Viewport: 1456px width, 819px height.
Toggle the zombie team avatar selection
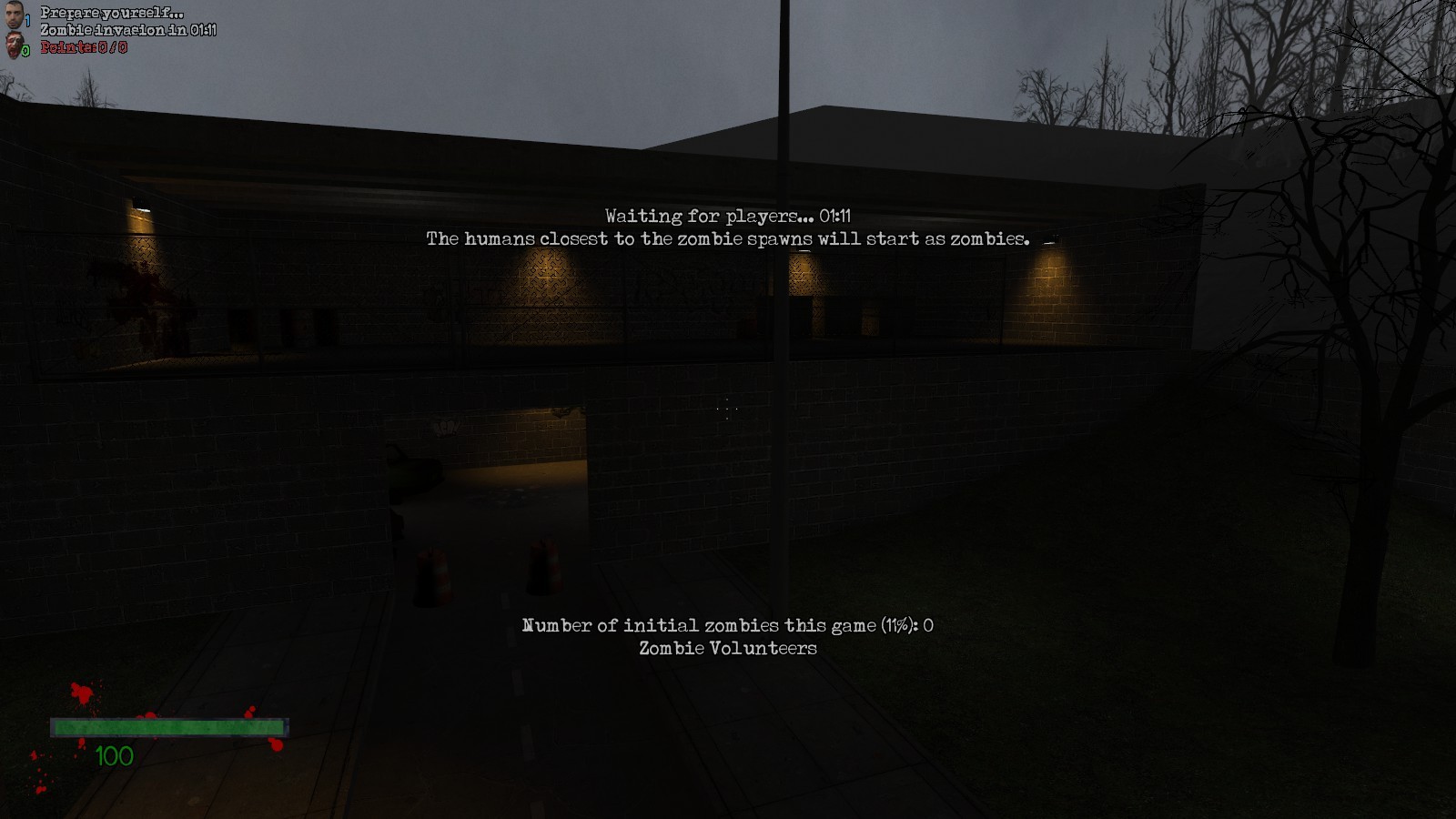13,44
